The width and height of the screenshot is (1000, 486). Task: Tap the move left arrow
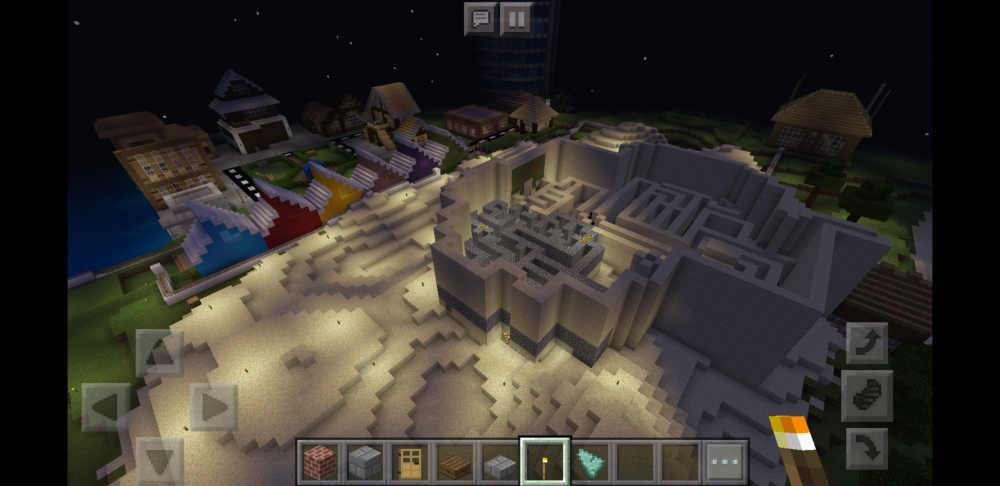(105, 407)
